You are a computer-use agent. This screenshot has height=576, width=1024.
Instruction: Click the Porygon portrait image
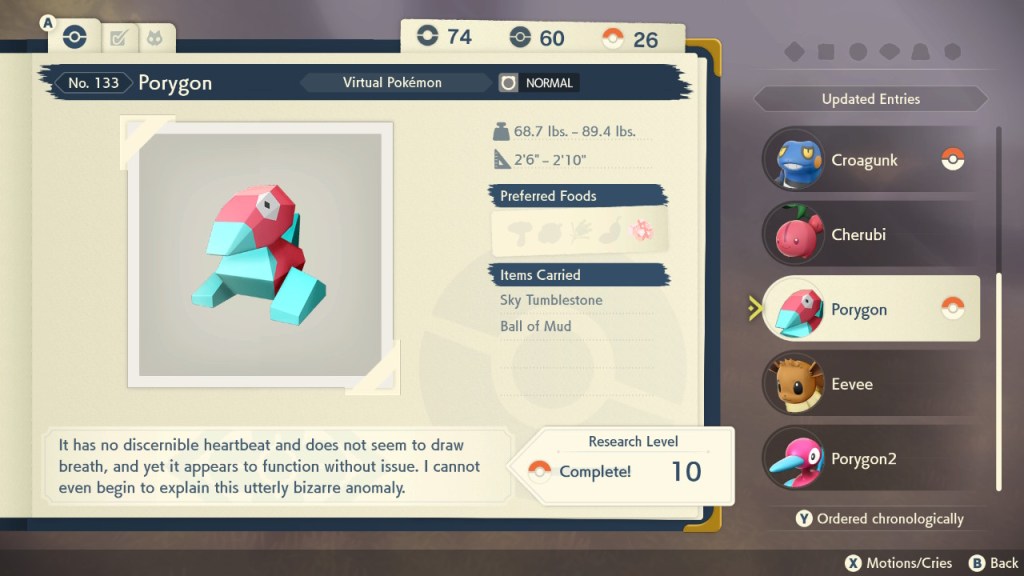pyautogui.click(x=259, y=254)
